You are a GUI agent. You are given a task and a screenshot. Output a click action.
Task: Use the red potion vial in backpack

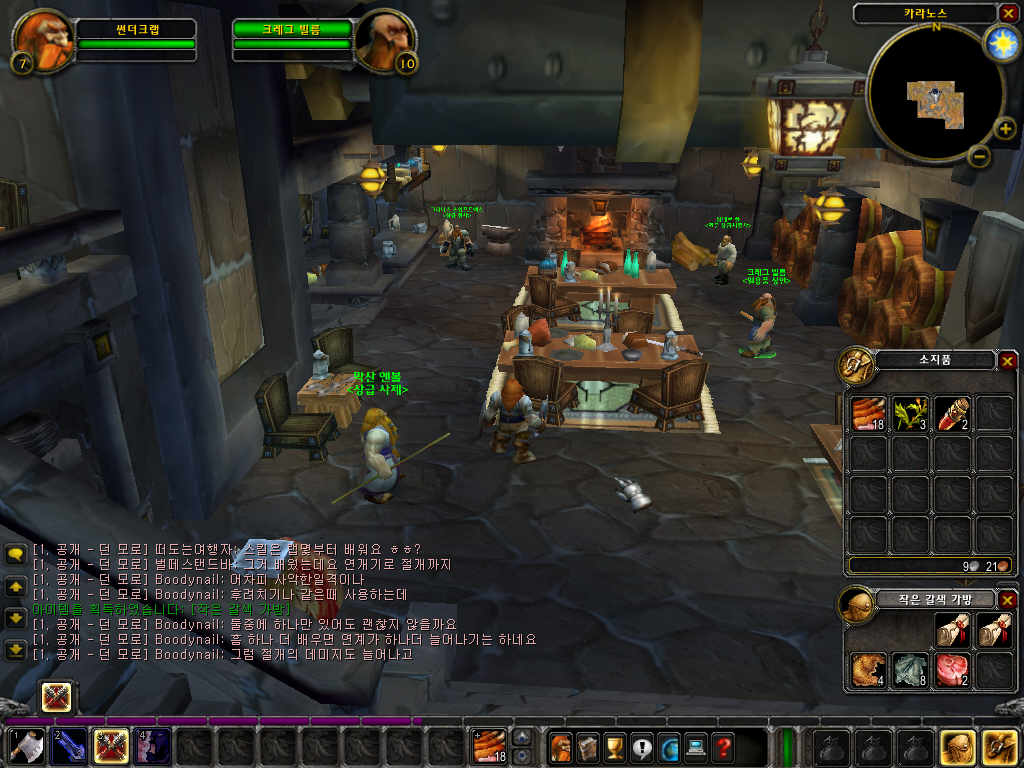coord(952,414)
